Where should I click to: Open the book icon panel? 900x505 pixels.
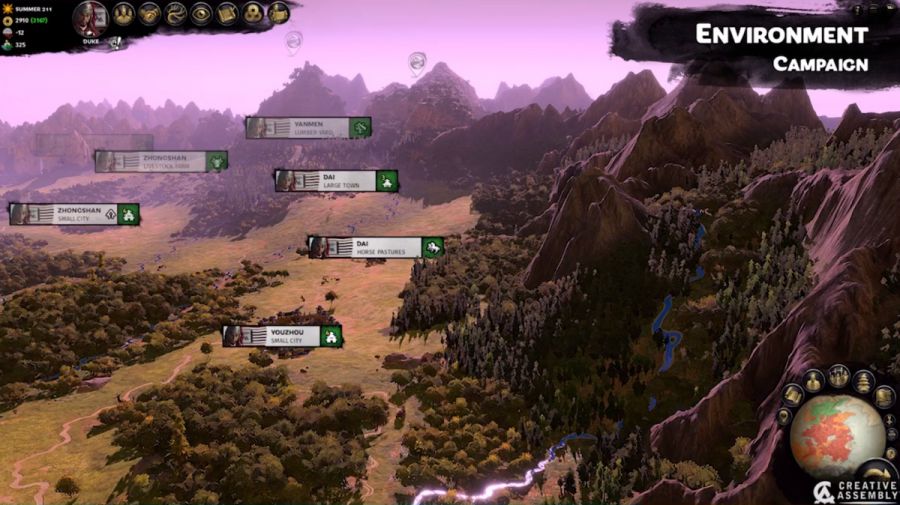[227, 13]
